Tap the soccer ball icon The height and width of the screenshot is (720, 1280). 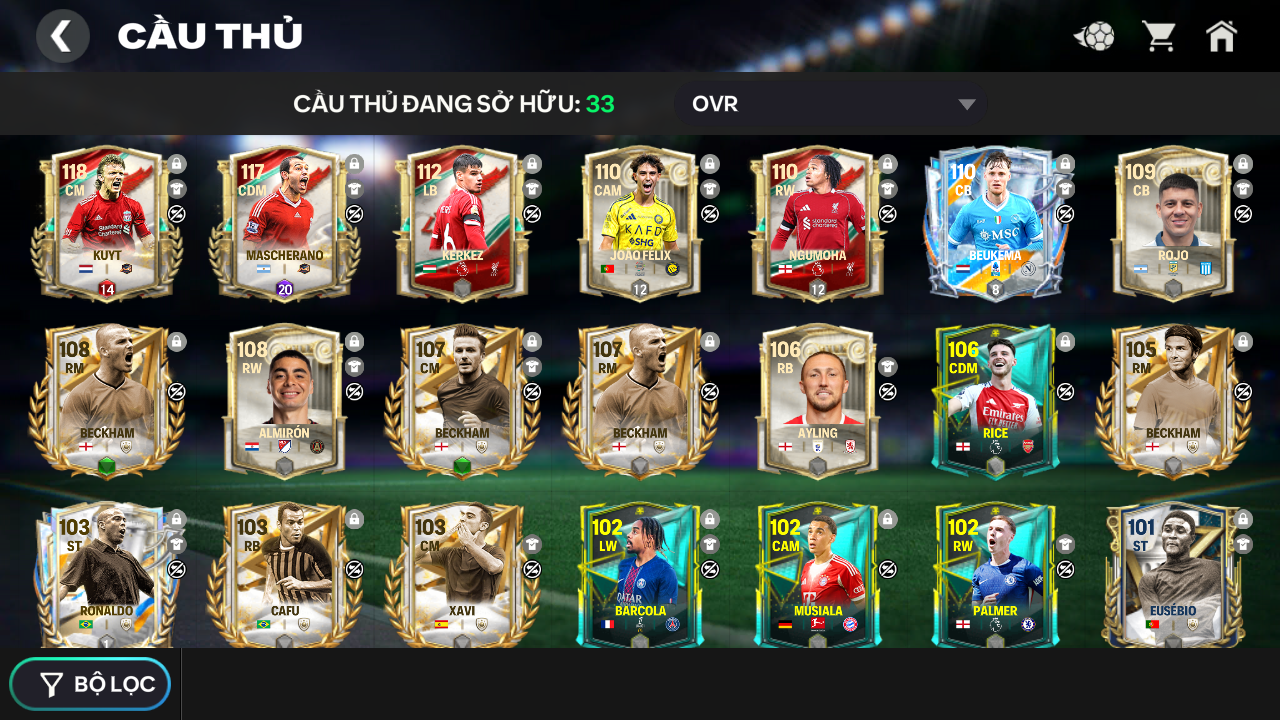1095,37
